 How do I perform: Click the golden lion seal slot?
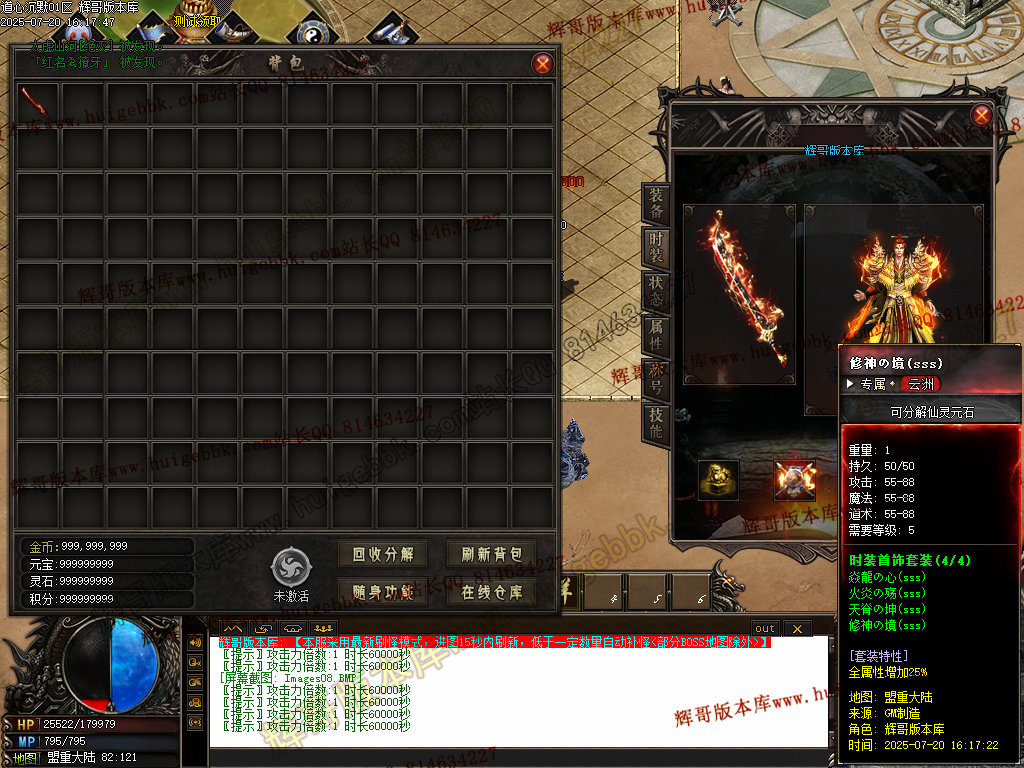(x=718, y=480)
